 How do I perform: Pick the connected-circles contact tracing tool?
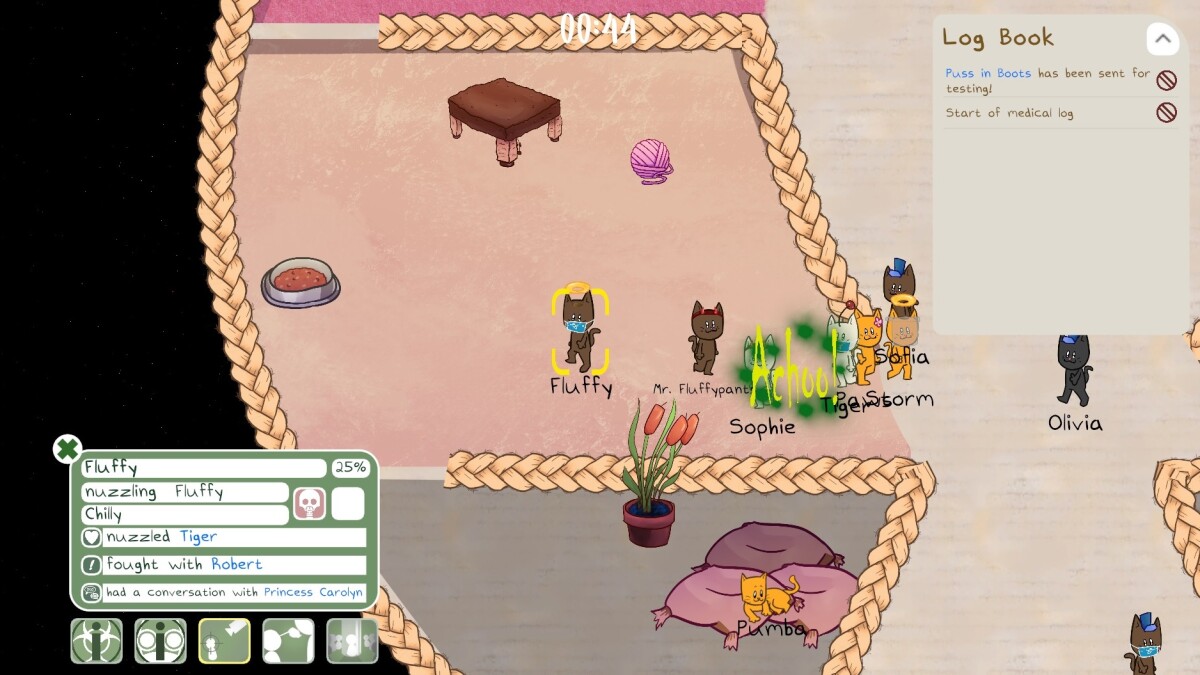pyautogui.click(x=288, y=641)
